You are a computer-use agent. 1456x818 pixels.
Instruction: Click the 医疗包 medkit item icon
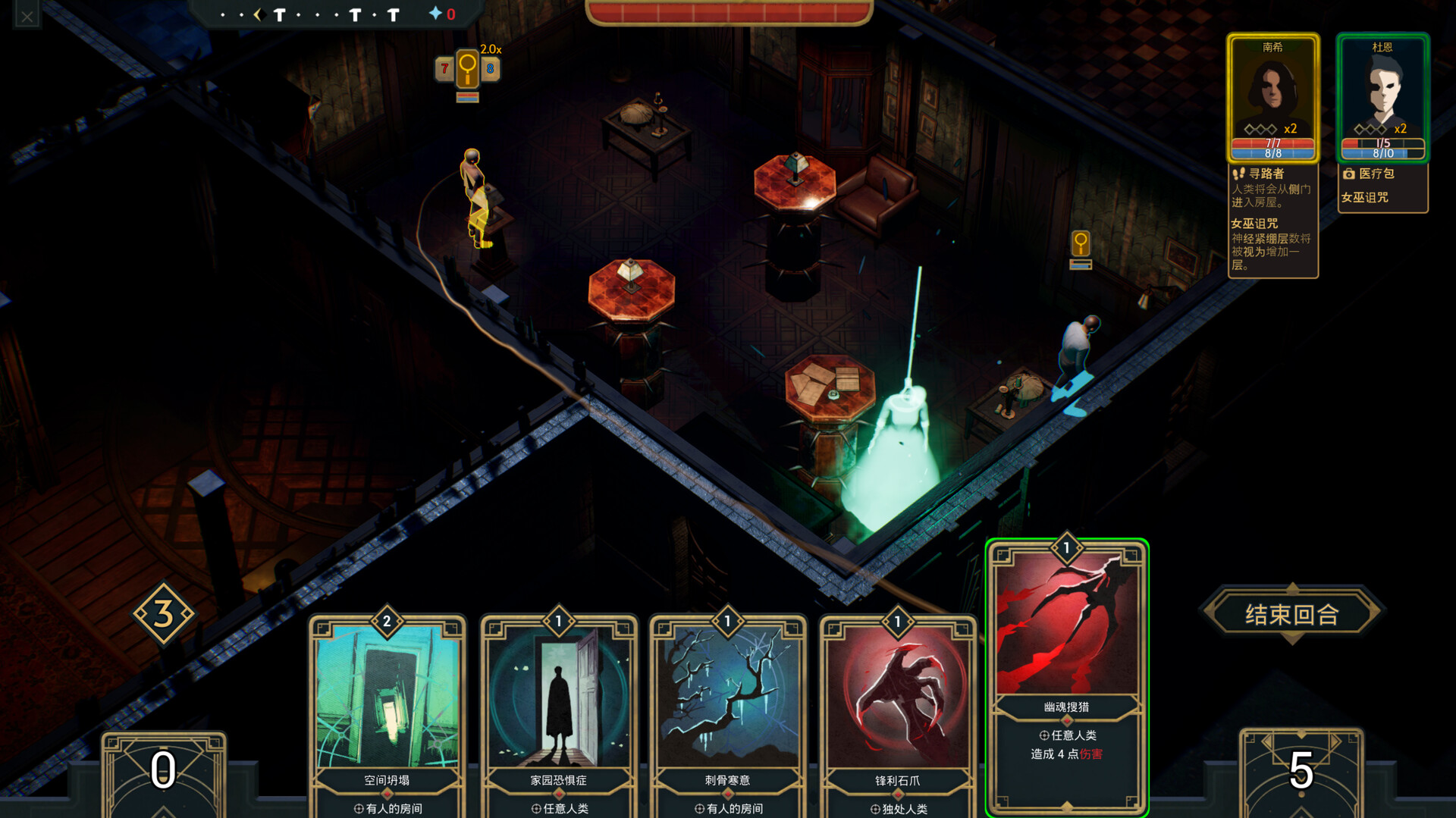click(1348, 174)
